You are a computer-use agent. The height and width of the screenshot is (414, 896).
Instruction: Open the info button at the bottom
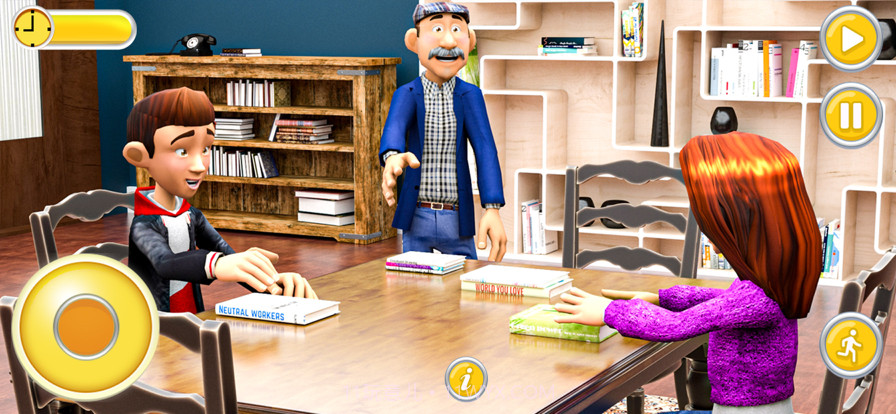point(466,379)
